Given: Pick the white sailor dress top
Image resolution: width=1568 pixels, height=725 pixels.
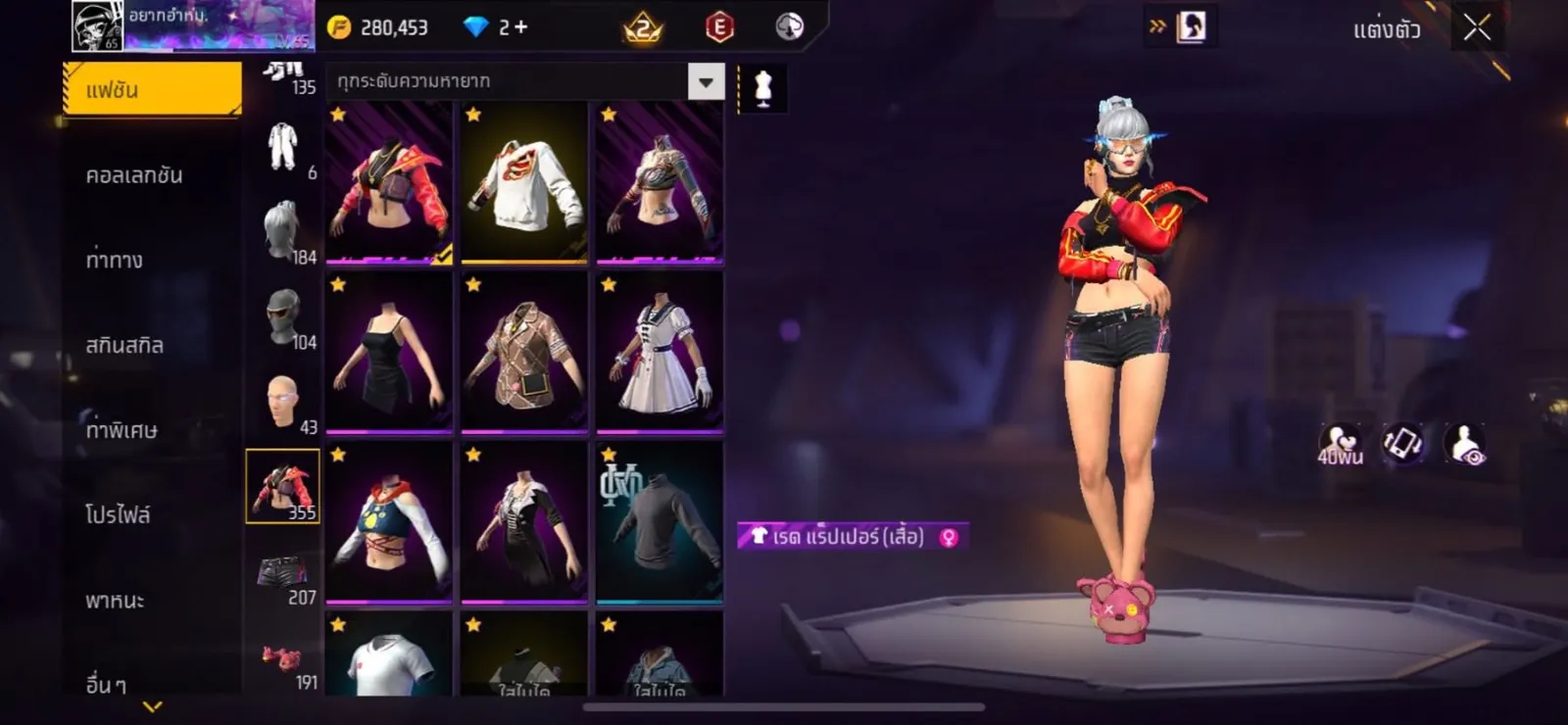Looking at the screenshot, I should pos(660,354).
